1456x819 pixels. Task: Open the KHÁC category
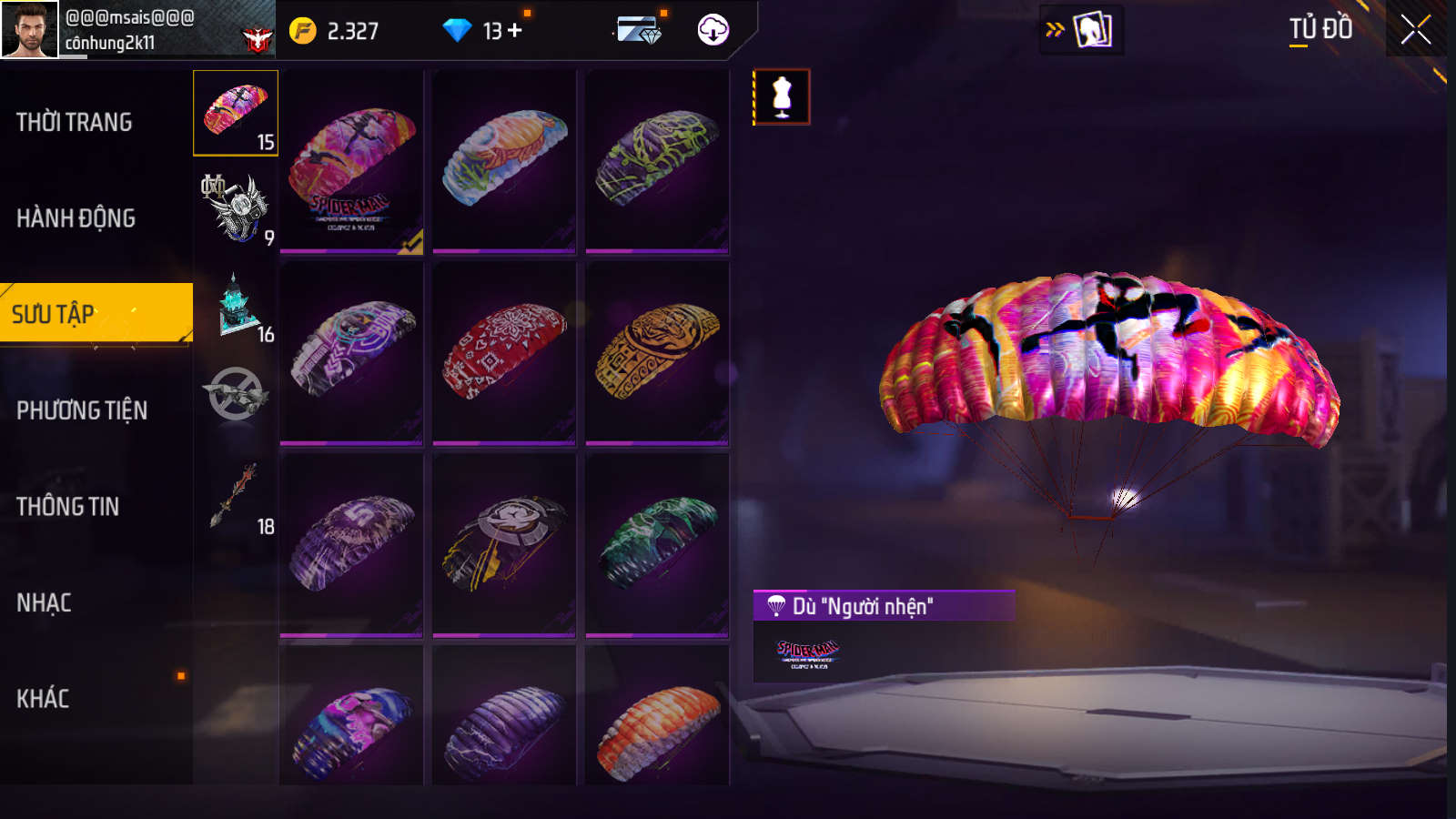click(x=43, y=699)
